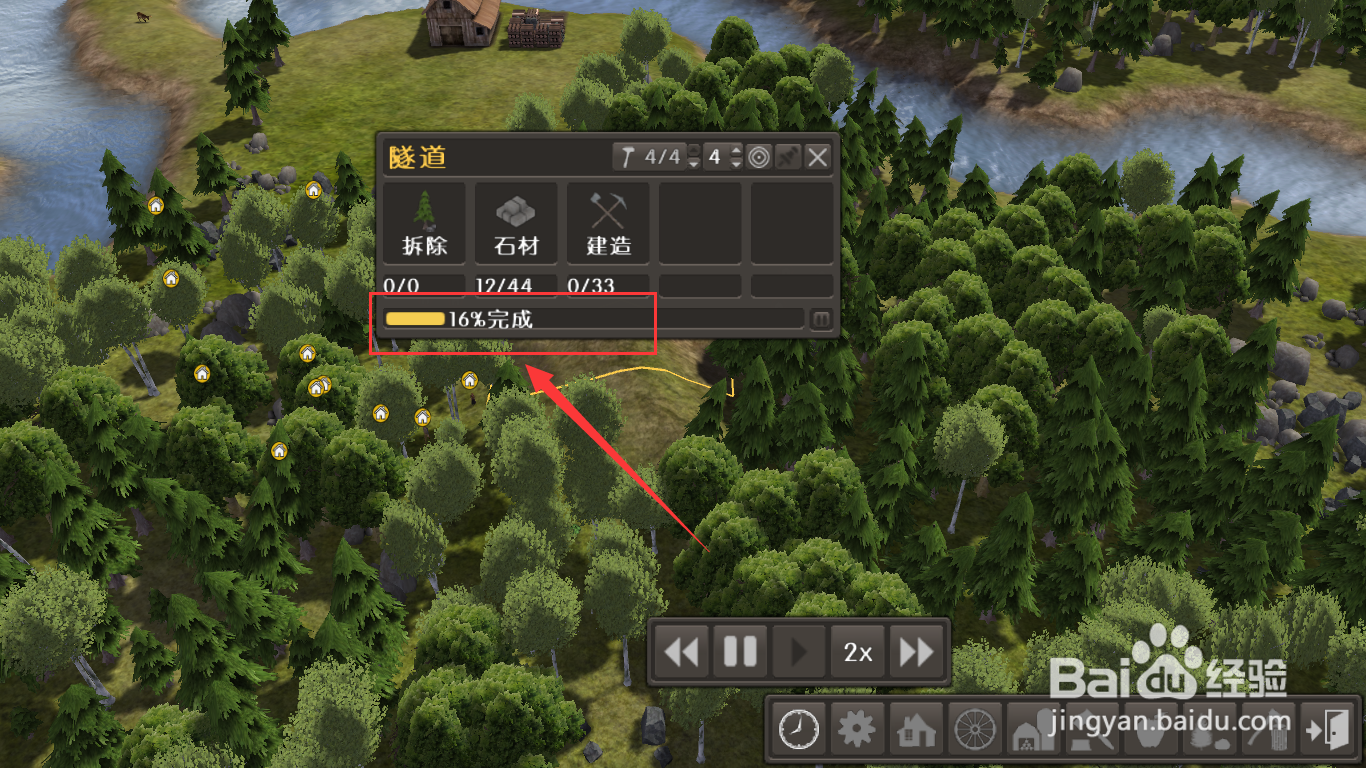
Task: Slow down the game speed
Action: click(682, 652)
